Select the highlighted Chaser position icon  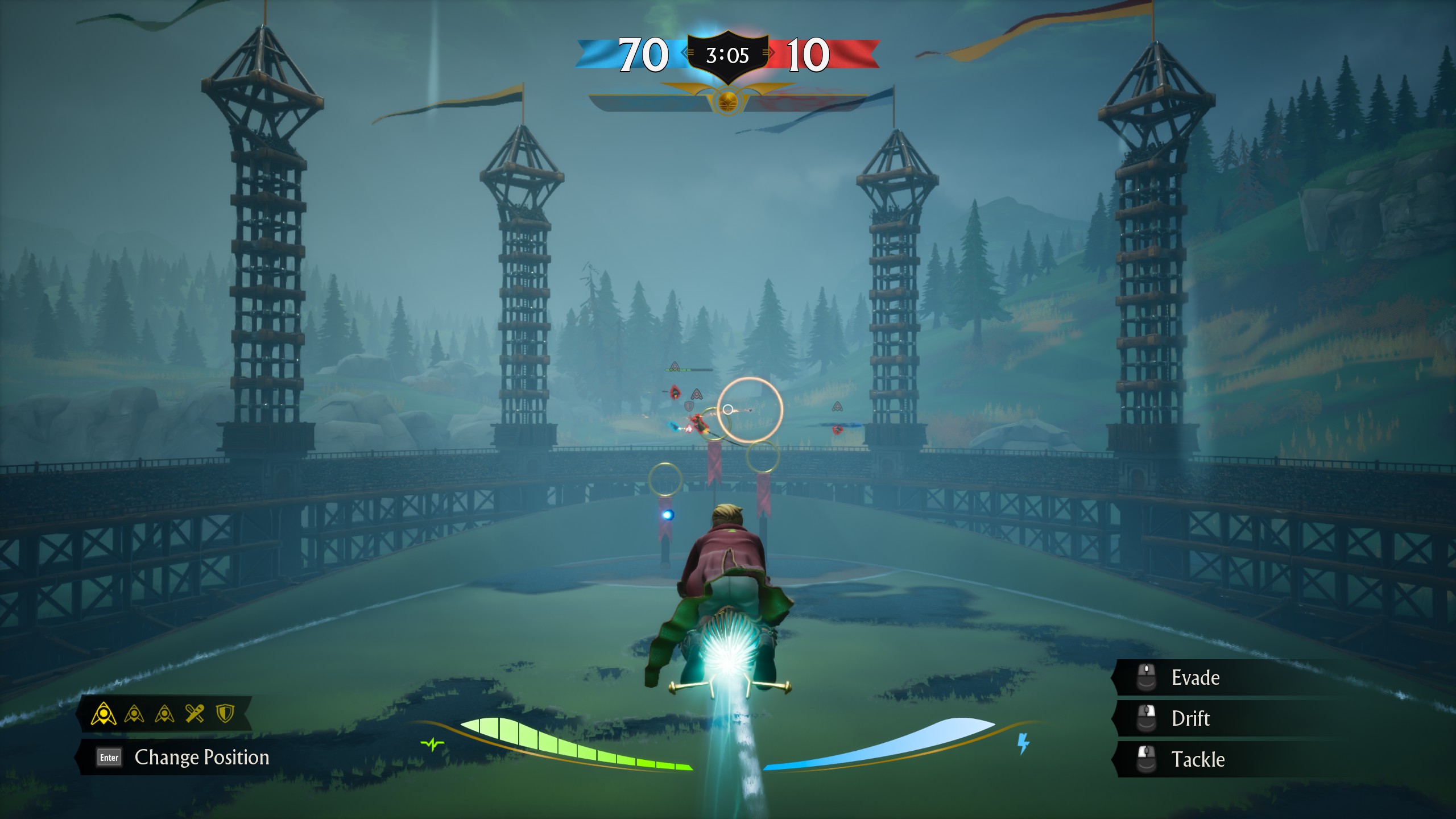tap(104, 714)
